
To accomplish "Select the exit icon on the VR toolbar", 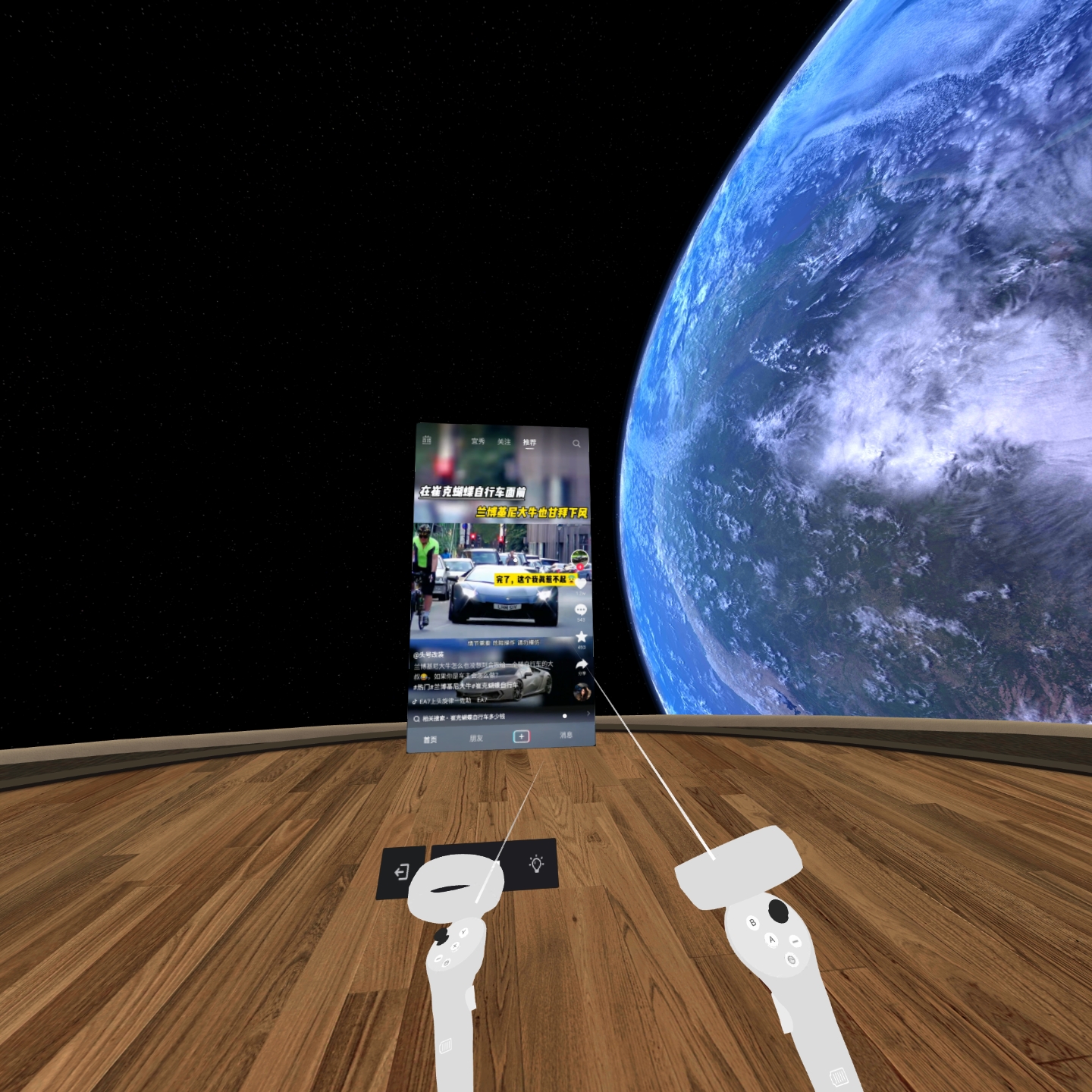I will coord(402,874).
